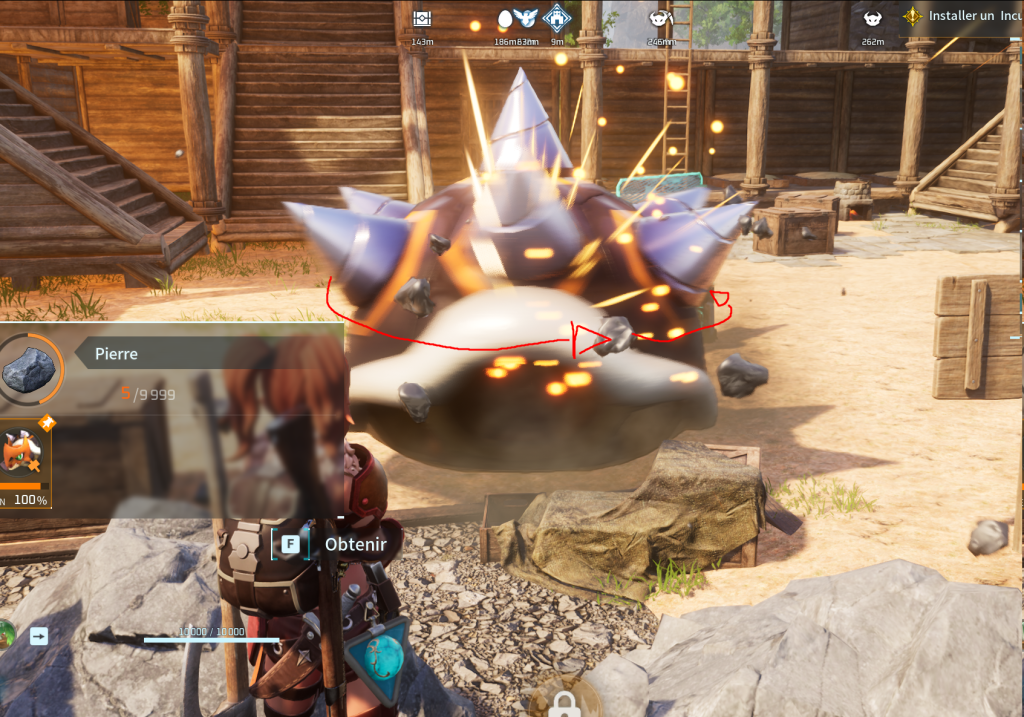Click the padlock icon at the bottom

pyautogui.click(x=565, y=704)
